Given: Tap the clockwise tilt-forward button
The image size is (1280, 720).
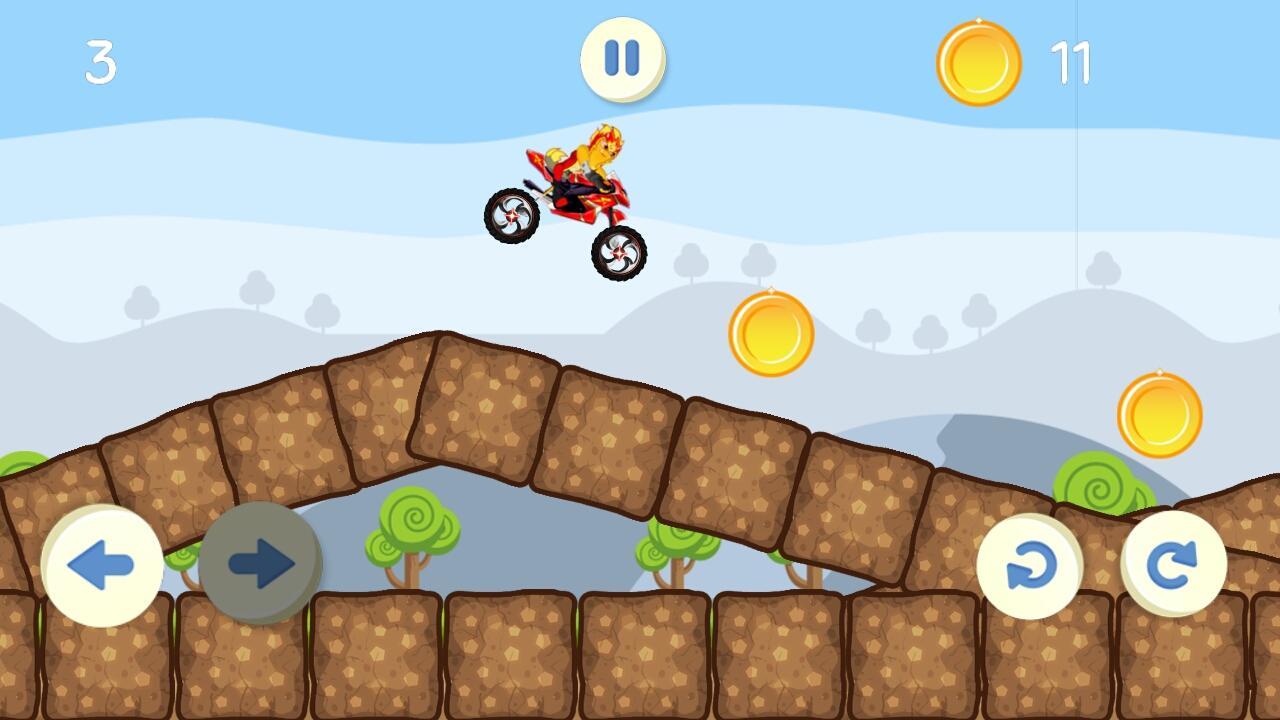Looking at the screenshot, I should coord(1177,564).
